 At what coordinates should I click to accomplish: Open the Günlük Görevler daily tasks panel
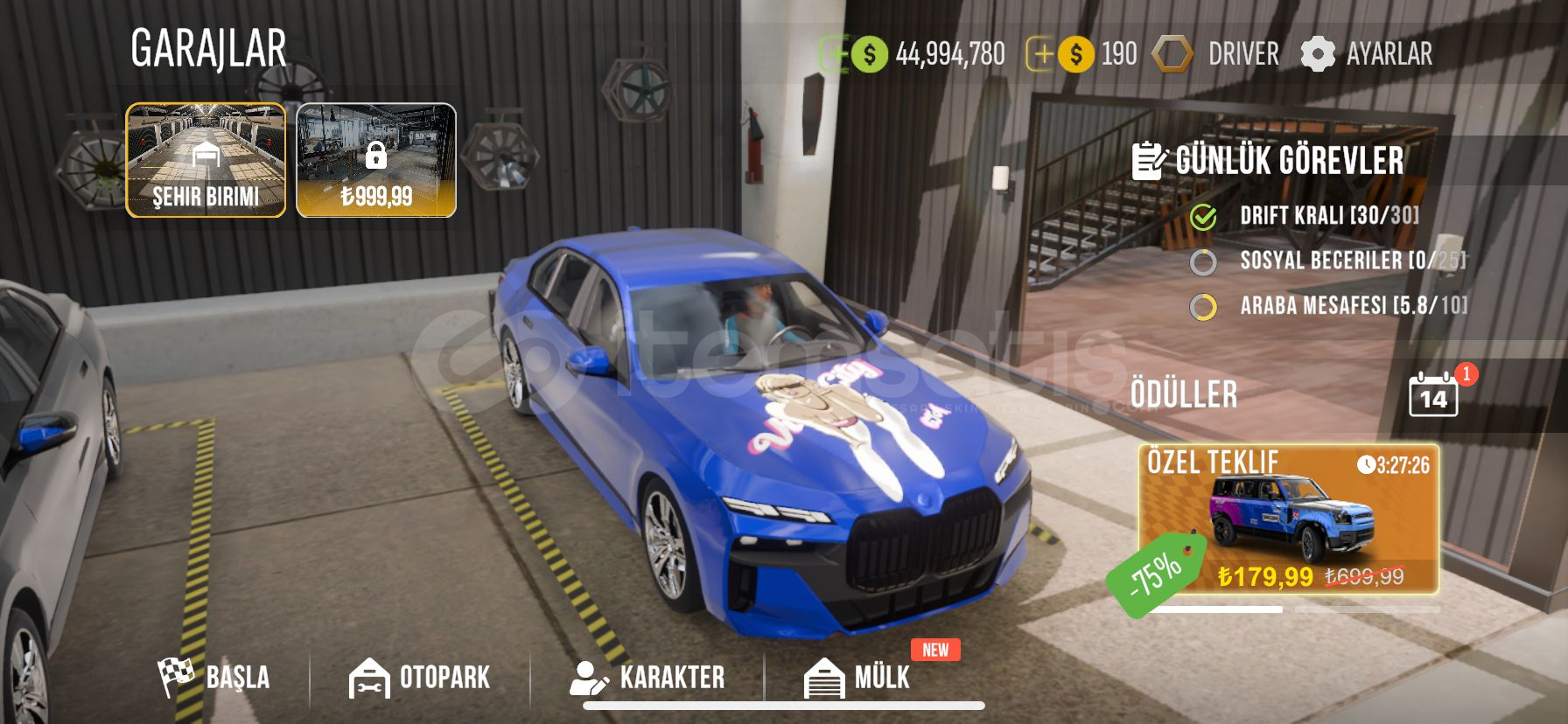click(1269, 161)
